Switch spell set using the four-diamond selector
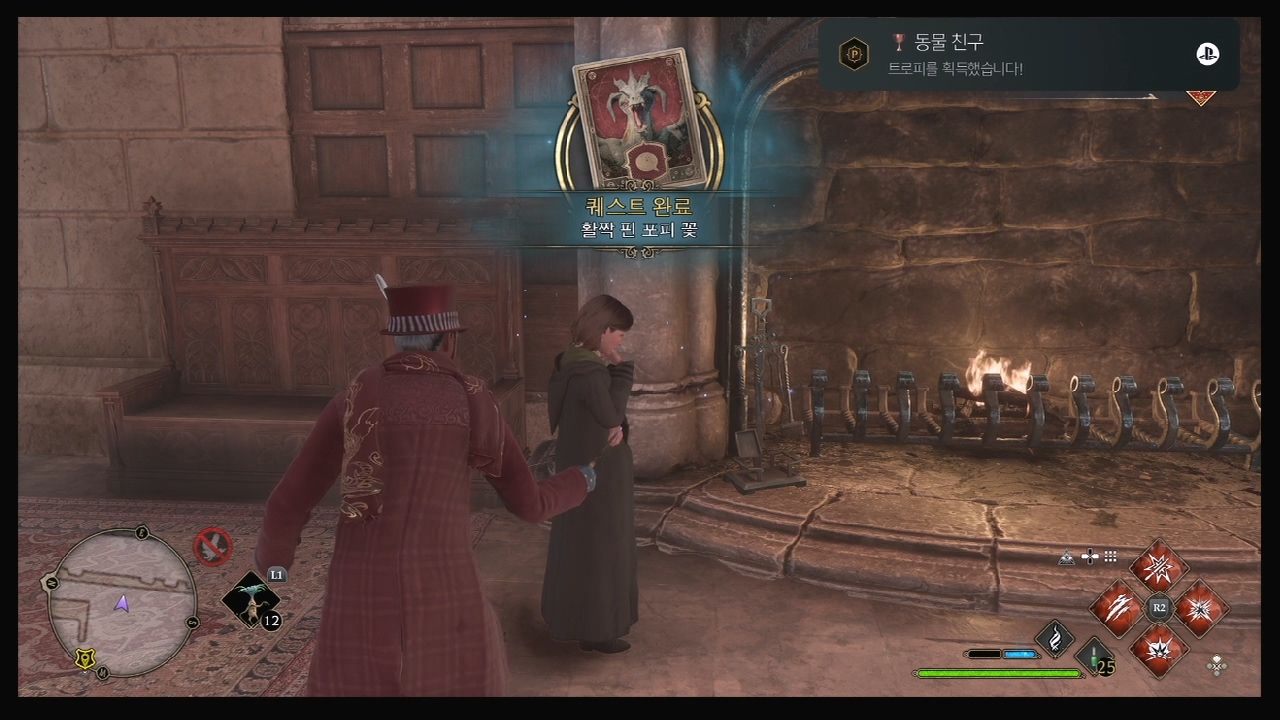This screenshot has height=720, width=1280. tap(1217, 664)
